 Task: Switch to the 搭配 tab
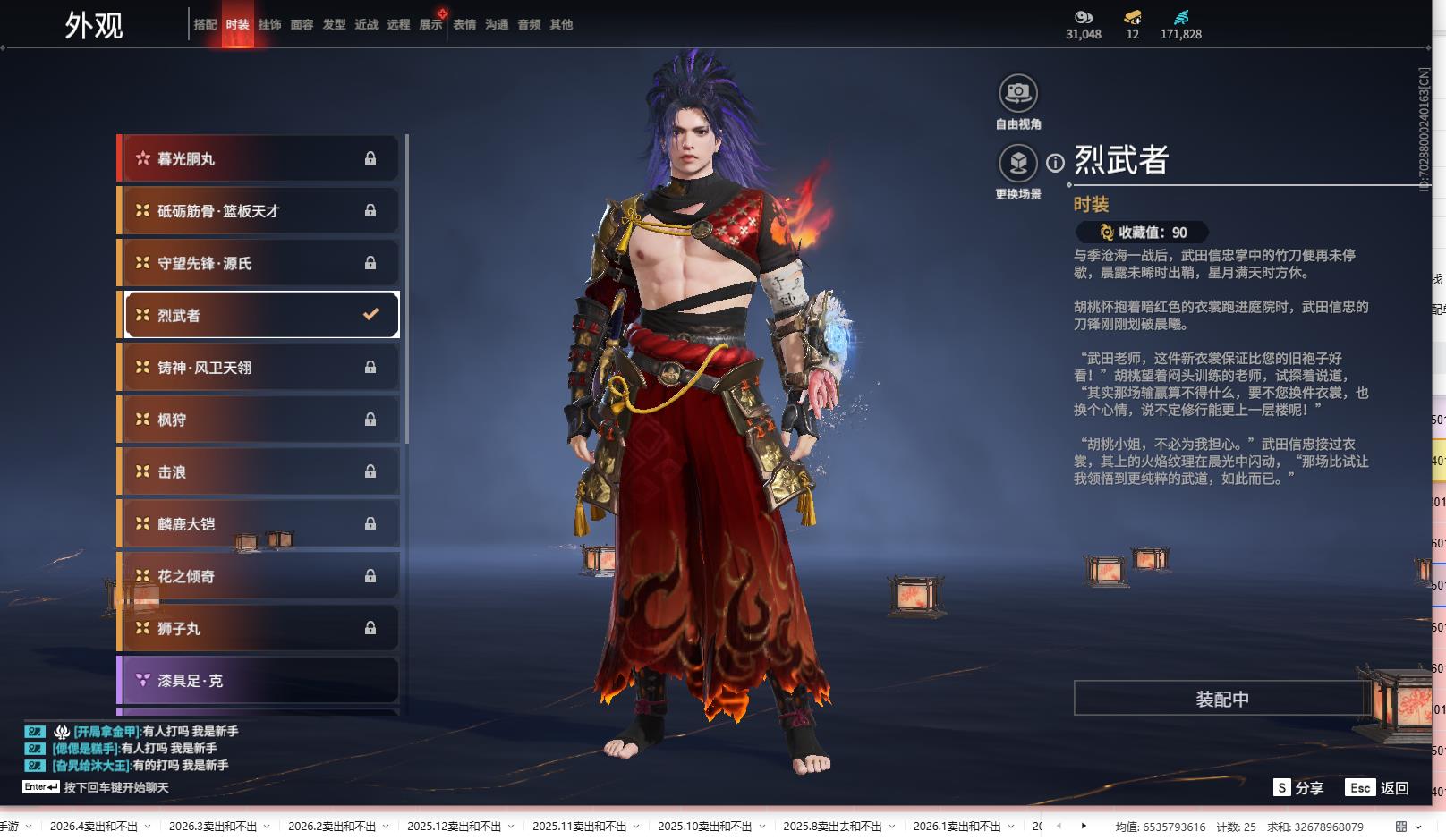(x=205, y=25)
